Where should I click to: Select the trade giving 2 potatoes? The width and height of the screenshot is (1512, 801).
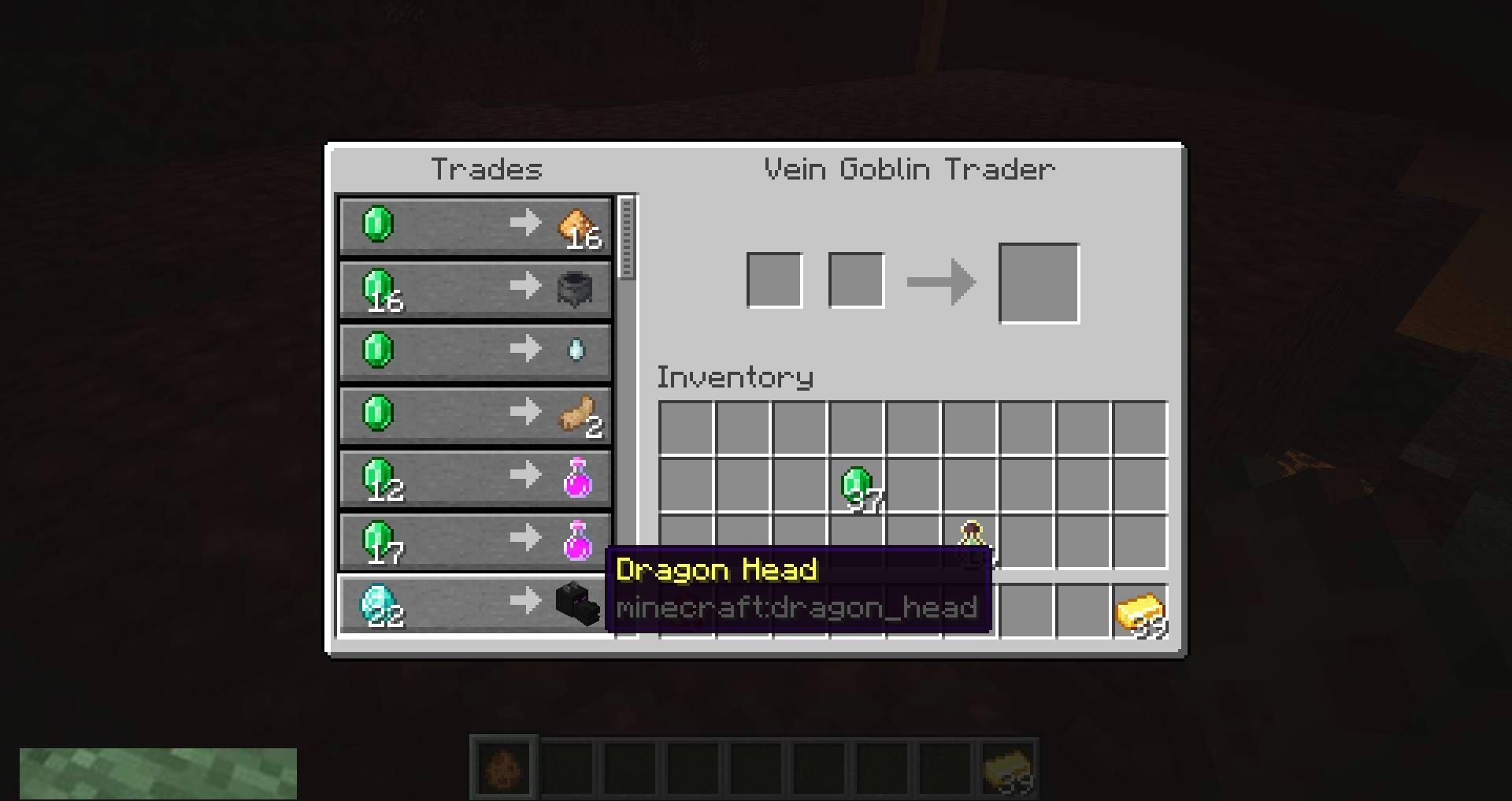point(475,414)
